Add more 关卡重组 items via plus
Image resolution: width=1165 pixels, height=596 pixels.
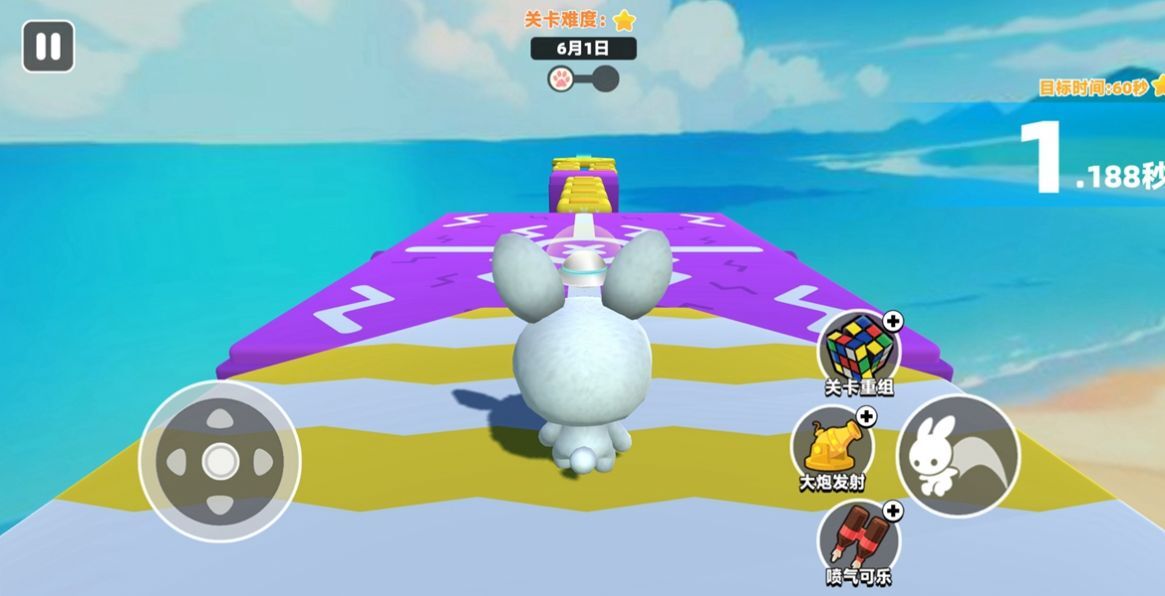click(893, 321)
